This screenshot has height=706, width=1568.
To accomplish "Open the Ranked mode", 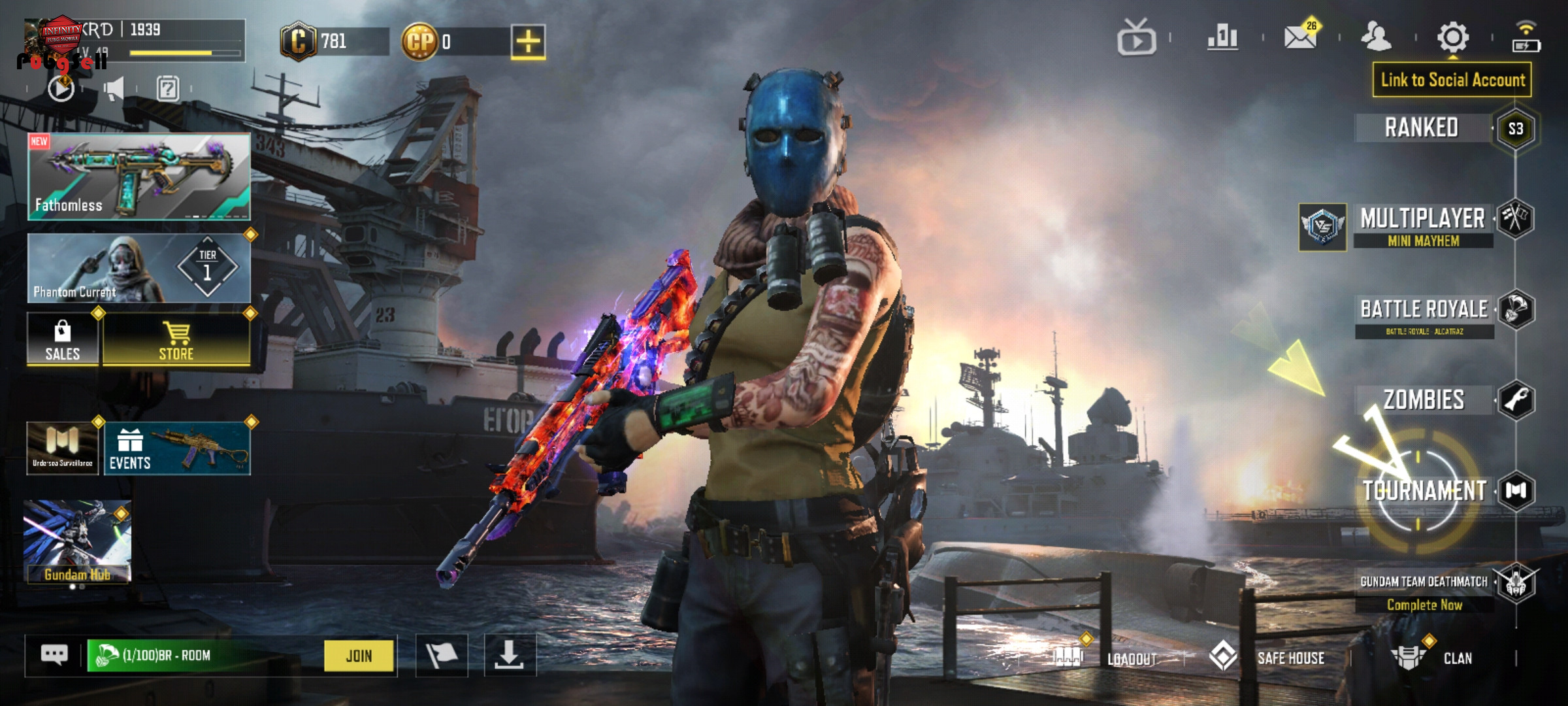I will click(1422, 127).
